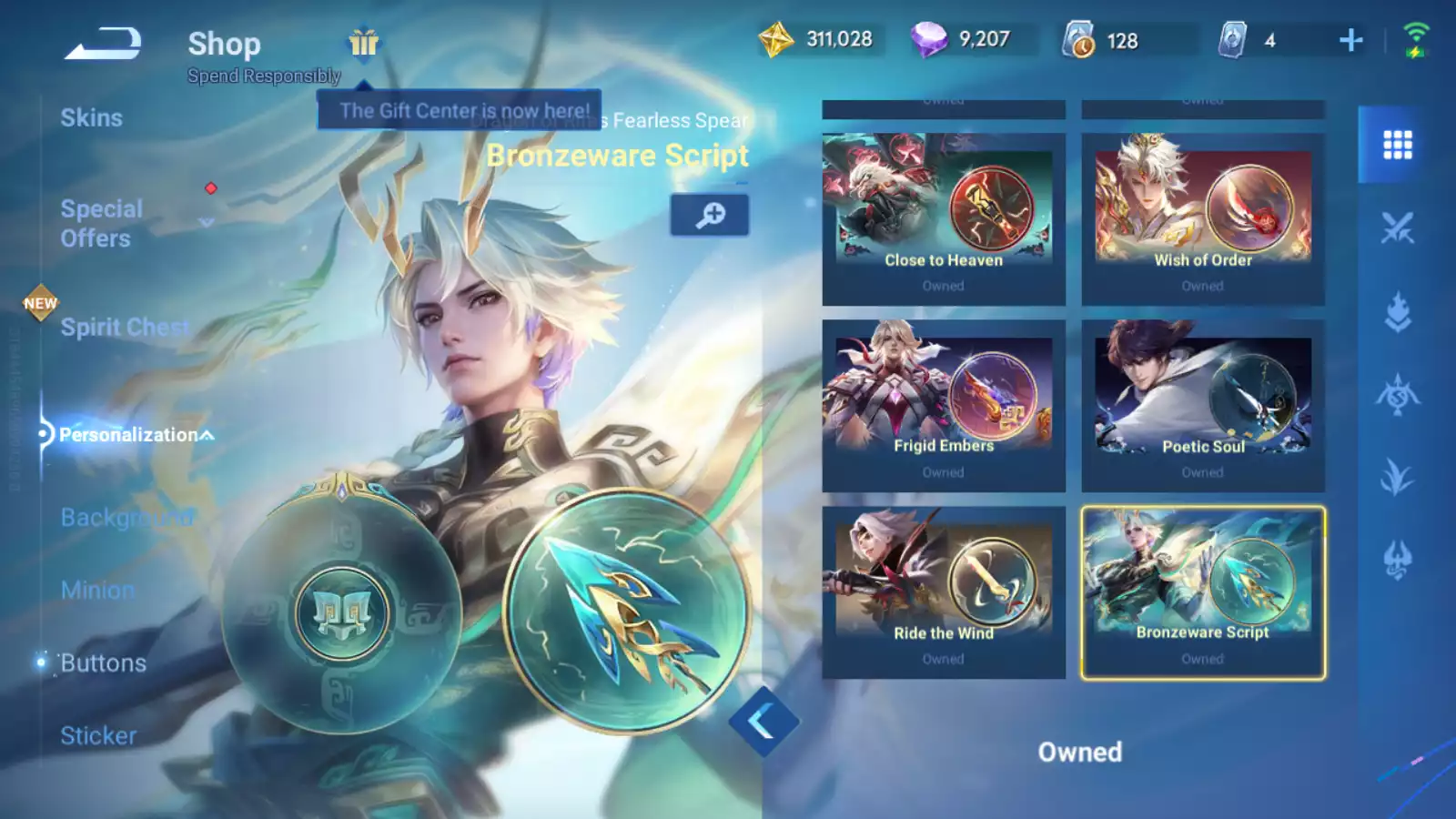Choose the Buttons submenu
The image size is (1456, 819).
(103, 662)
